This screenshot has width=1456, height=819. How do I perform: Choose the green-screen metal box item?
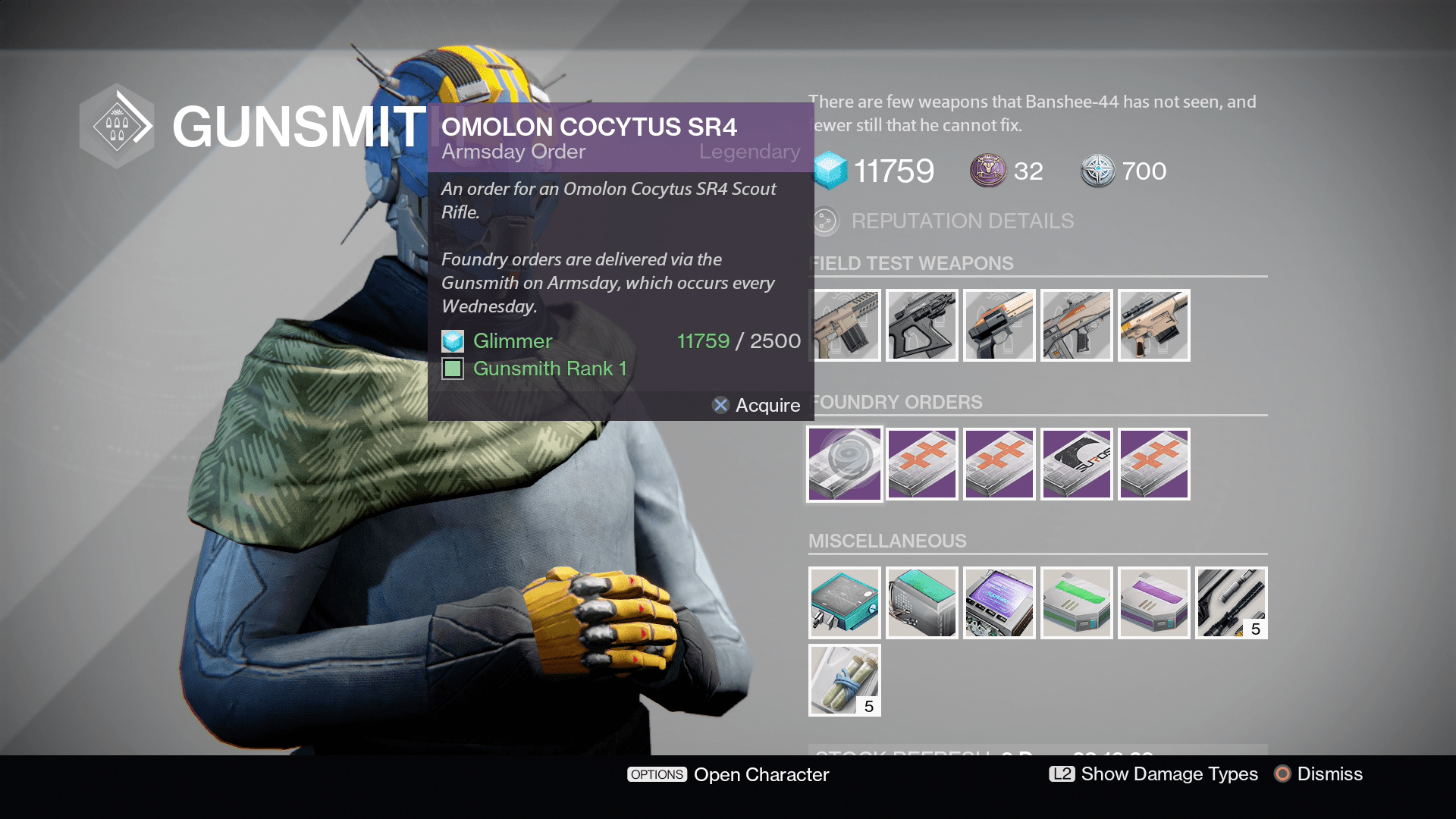tap(921, 603)
